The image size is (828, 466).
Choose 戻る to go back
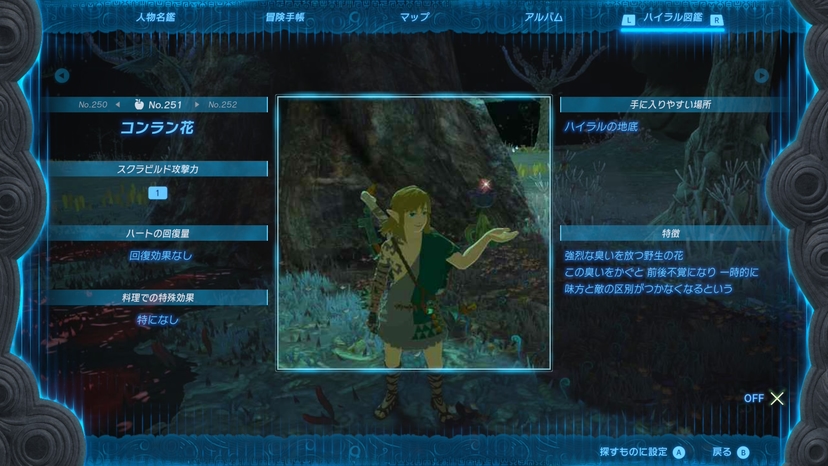click(731, 452)
